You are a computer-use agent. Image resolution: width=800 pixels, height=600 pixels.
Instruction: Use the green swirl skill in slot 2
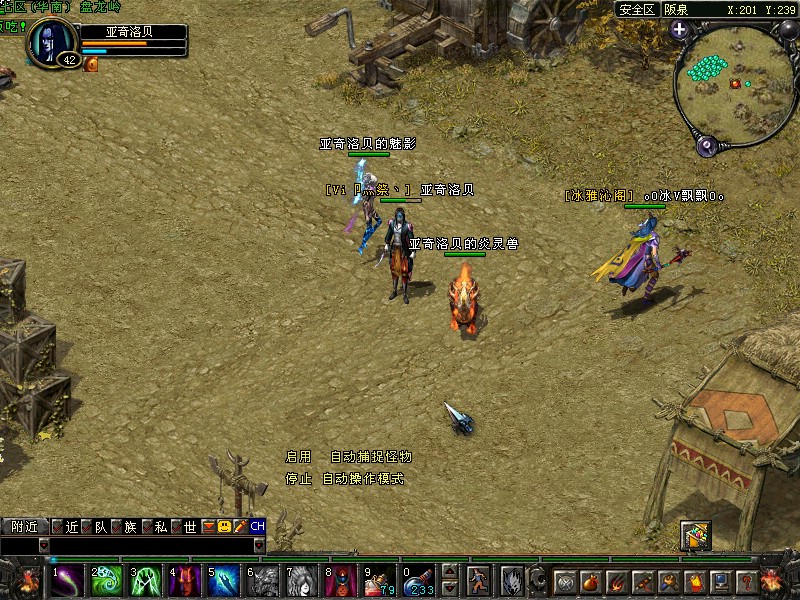pyautogui.click(x=107, y=580)
